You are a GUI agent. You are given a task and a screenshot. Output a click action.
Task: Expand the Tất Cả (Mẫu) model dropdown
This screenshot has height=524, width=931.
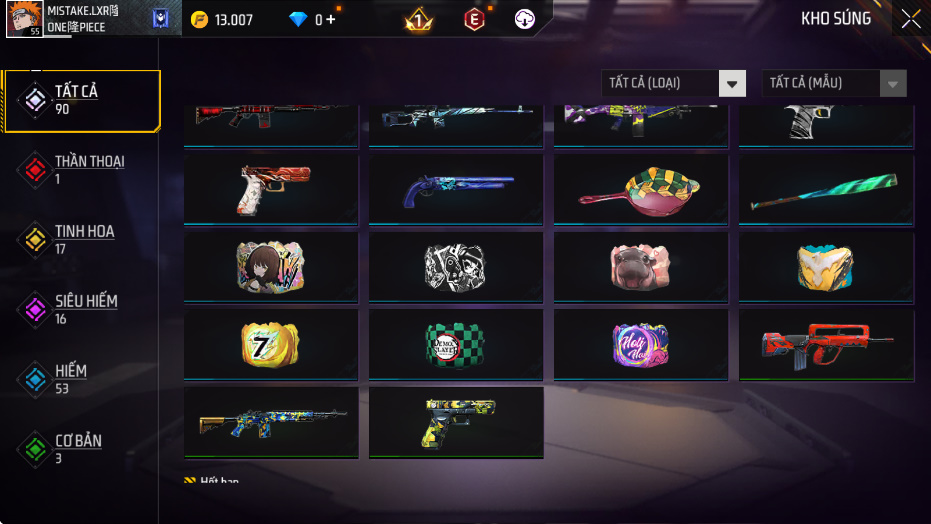[x=834, y=83]
